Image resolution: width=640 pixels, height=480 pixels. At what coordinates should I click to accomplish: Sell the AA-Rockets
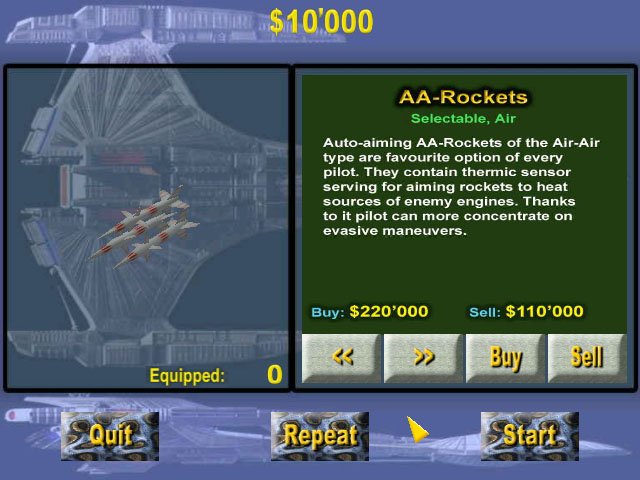point(587,358)
